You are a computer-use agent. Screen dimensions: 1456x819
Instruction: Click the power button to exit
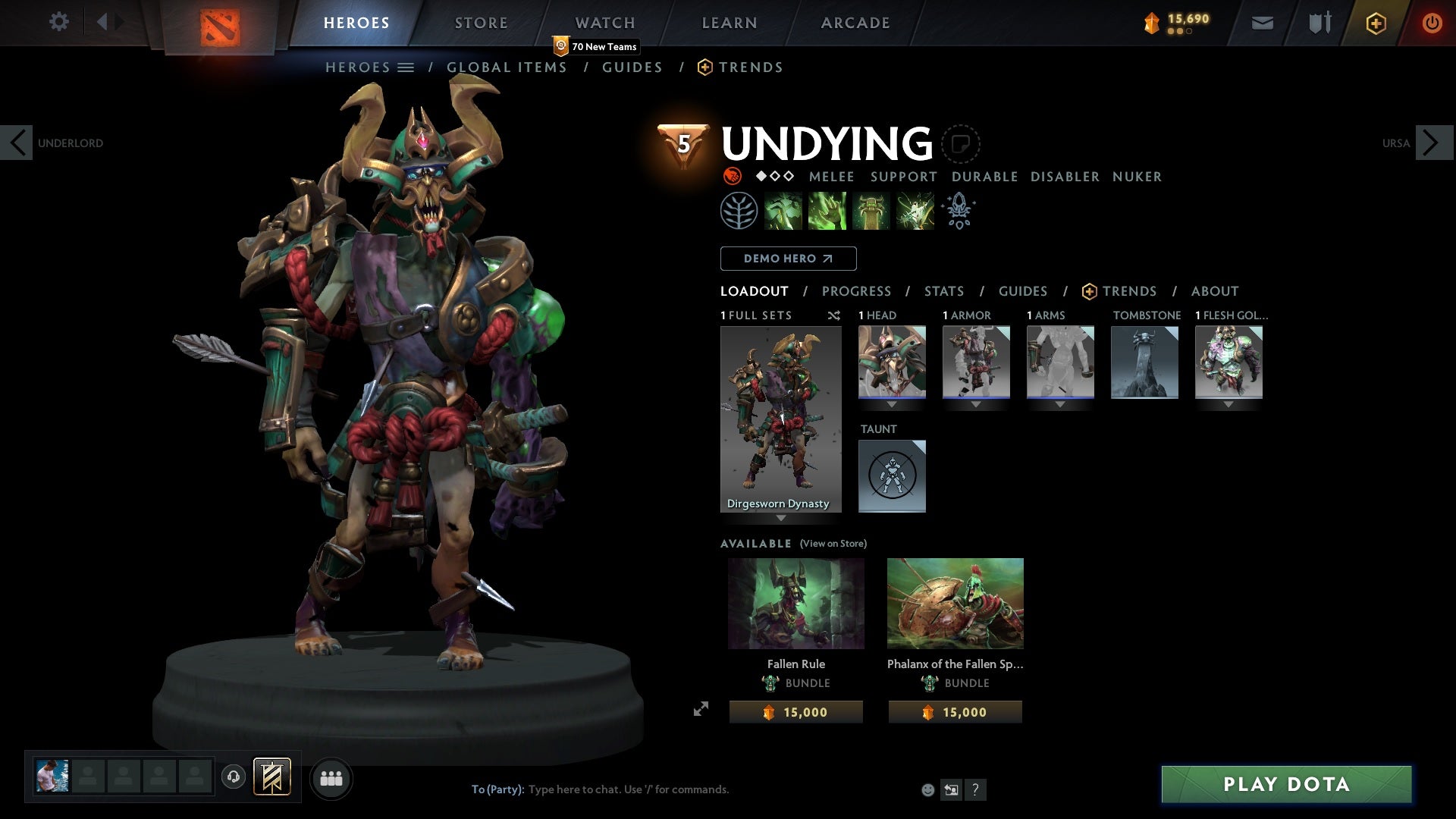pos(1432,23)
